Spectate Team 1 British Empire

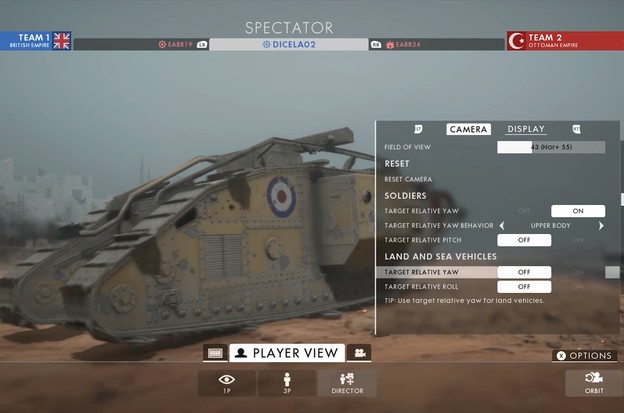(x=36, y=40)
